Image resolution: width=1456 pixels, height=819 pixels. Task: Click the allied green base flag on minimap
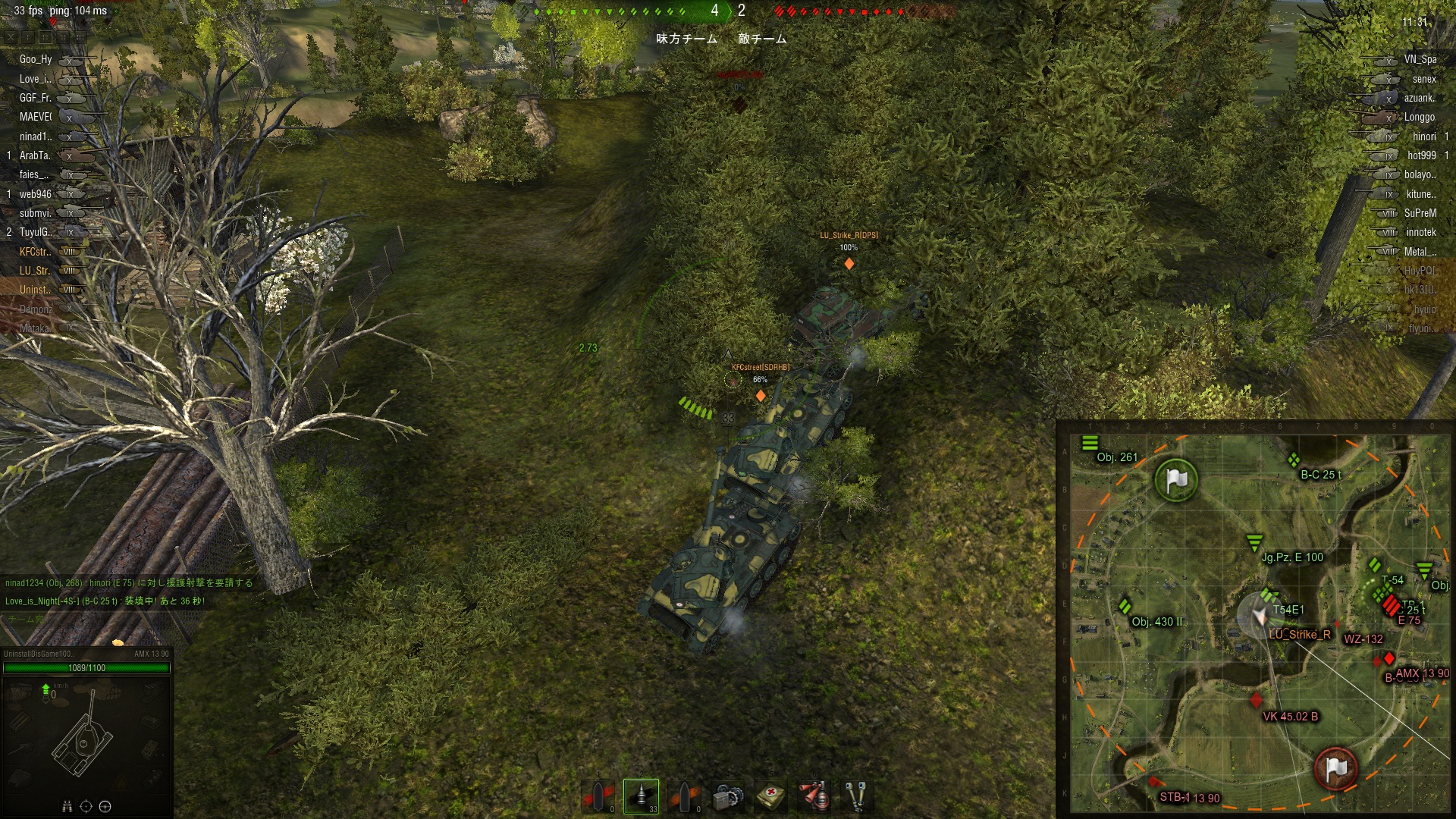pyautogui.click(x=1175, y=480)
